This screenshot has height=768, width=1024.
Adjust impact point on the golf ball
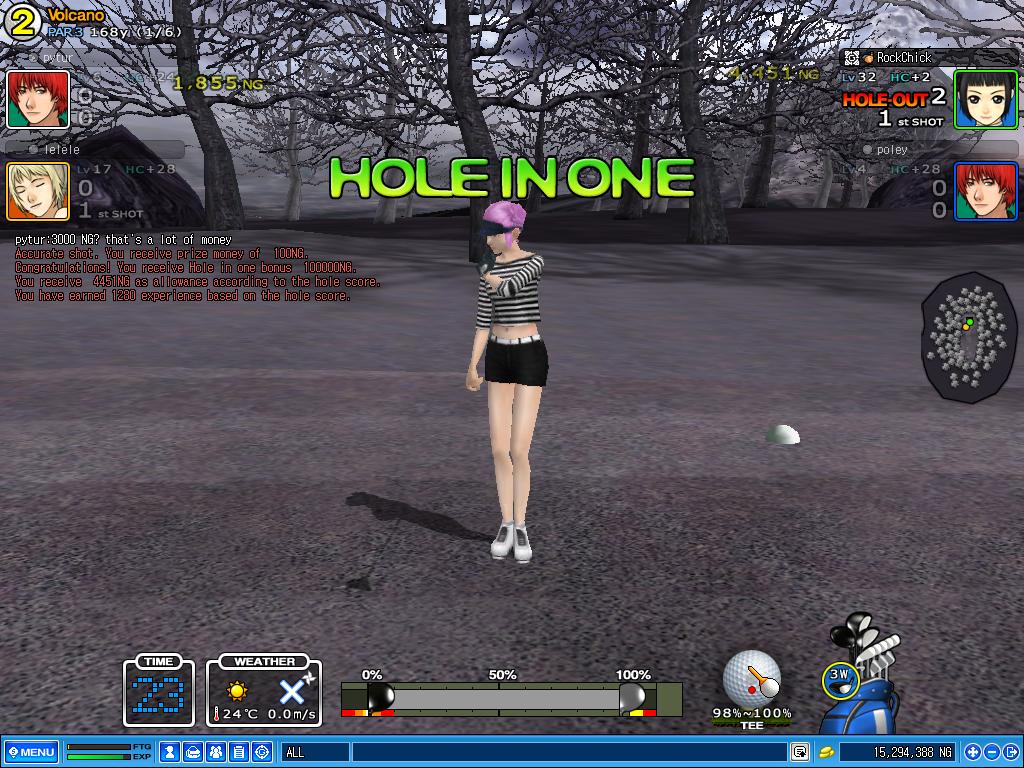click(x=752, y=678)
